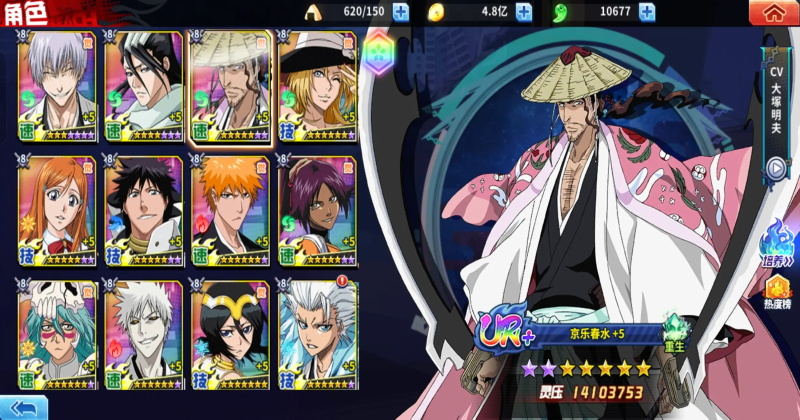Select the Kisuke Urahara character card
This screenshot has height=420, width=800.
coord(316,87)
